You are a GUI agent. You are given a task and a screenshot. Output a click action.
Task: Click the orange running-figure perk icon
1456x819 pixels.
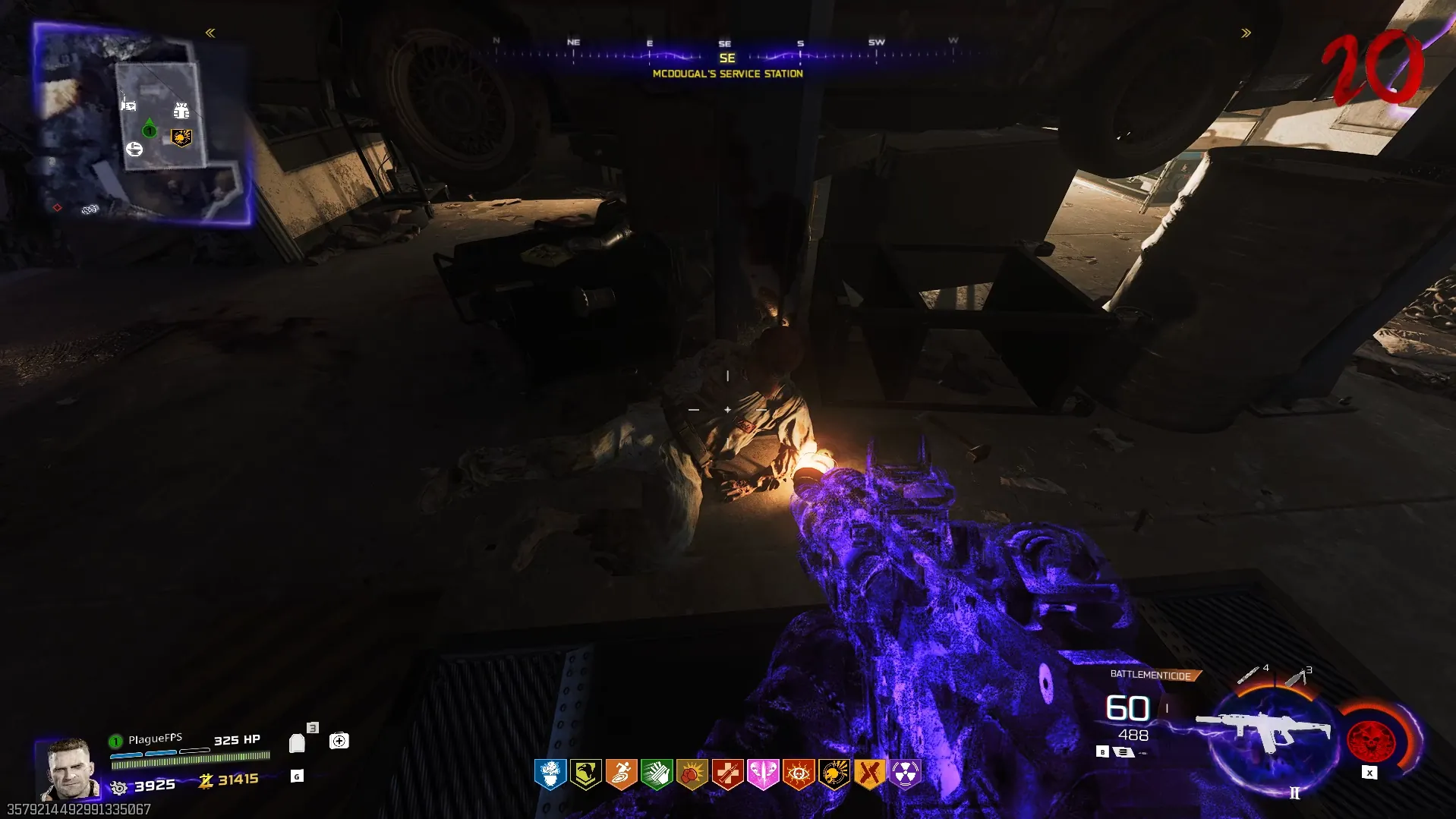coord(621,774)
